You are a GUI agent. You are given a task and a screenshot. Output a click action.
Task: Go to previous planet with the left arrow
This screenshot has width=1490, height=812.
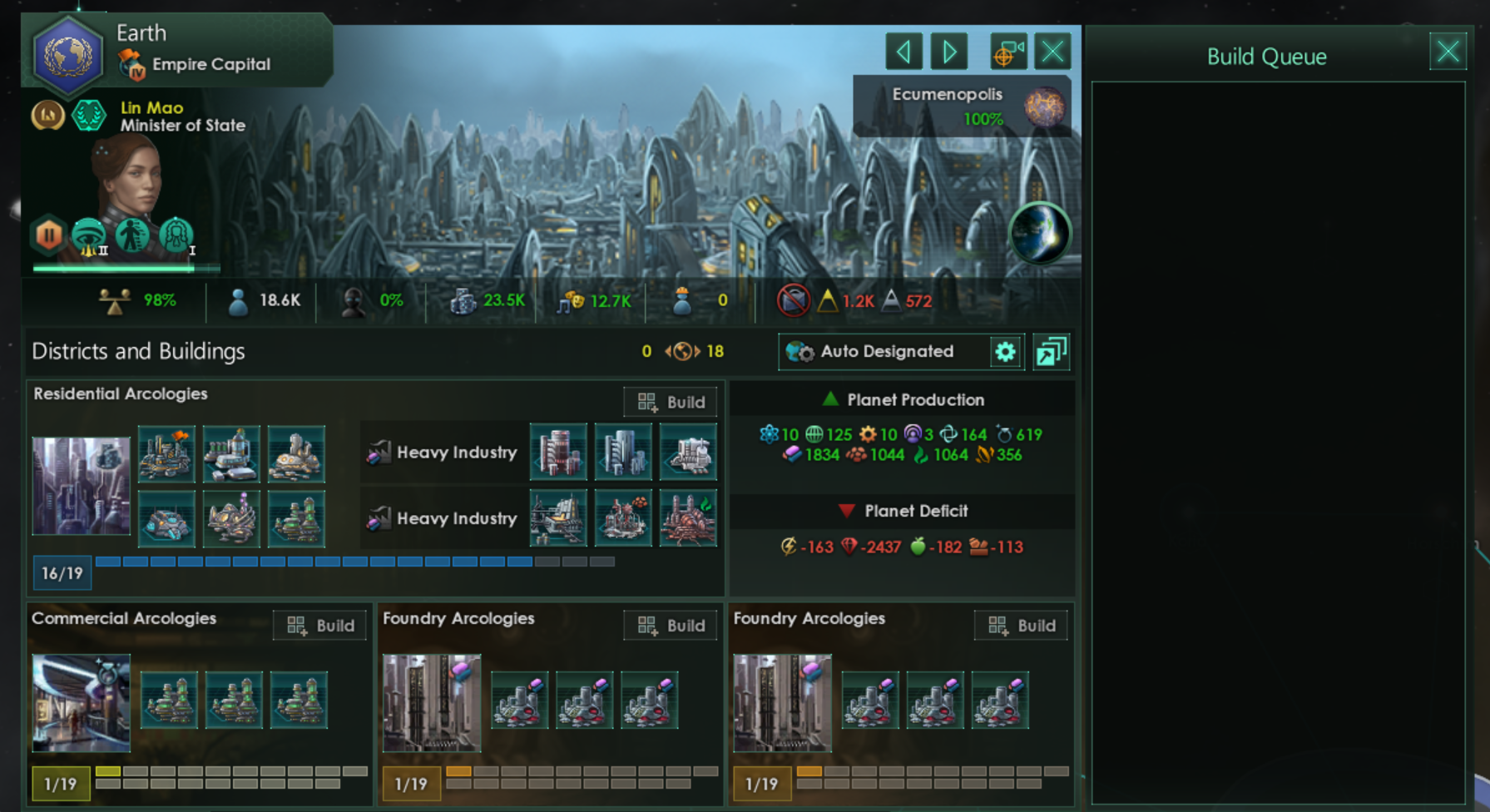pos(904,51)
